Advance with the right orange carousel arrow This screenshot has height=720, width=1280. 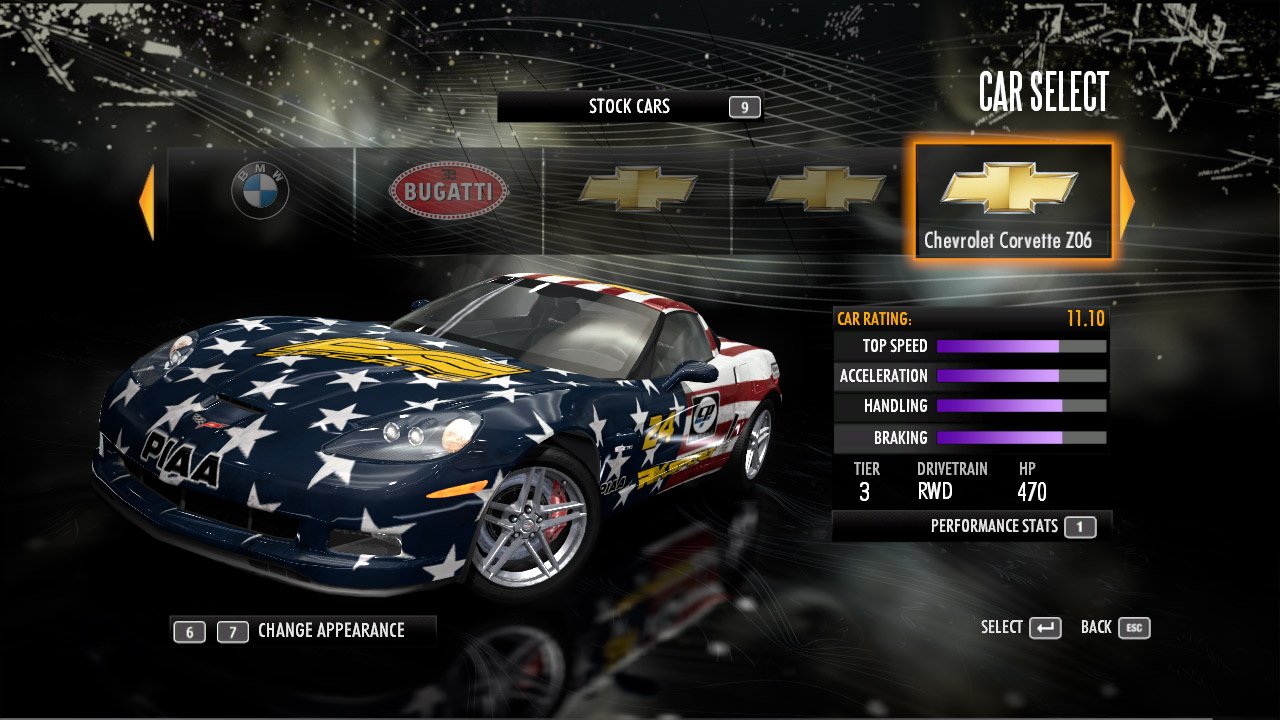[x=1127, y=202]
